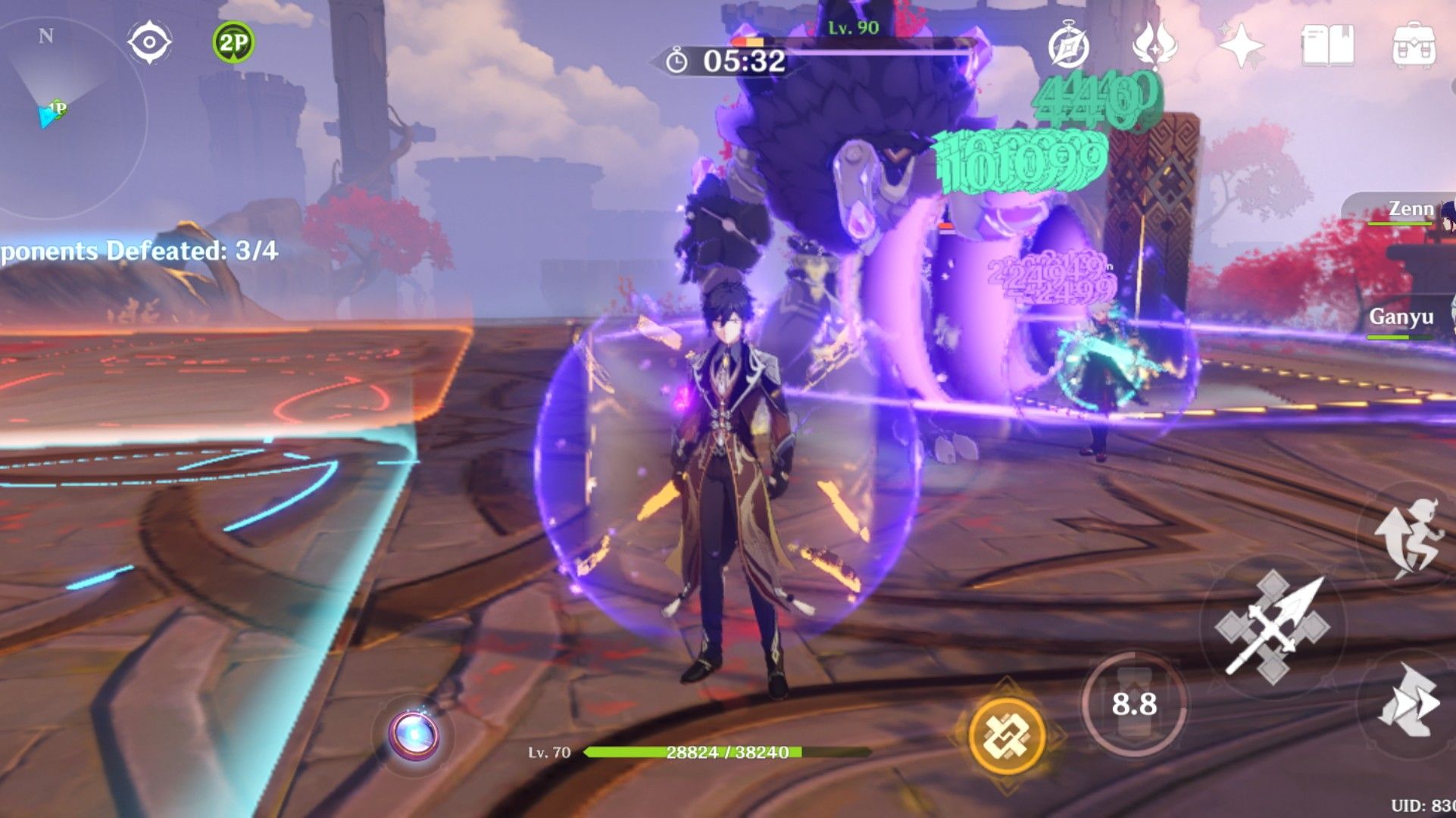This screenshot has height=818, width=1456.
Task: Open the Battle Pass winged icon
Action: (x=1154, y=45)
